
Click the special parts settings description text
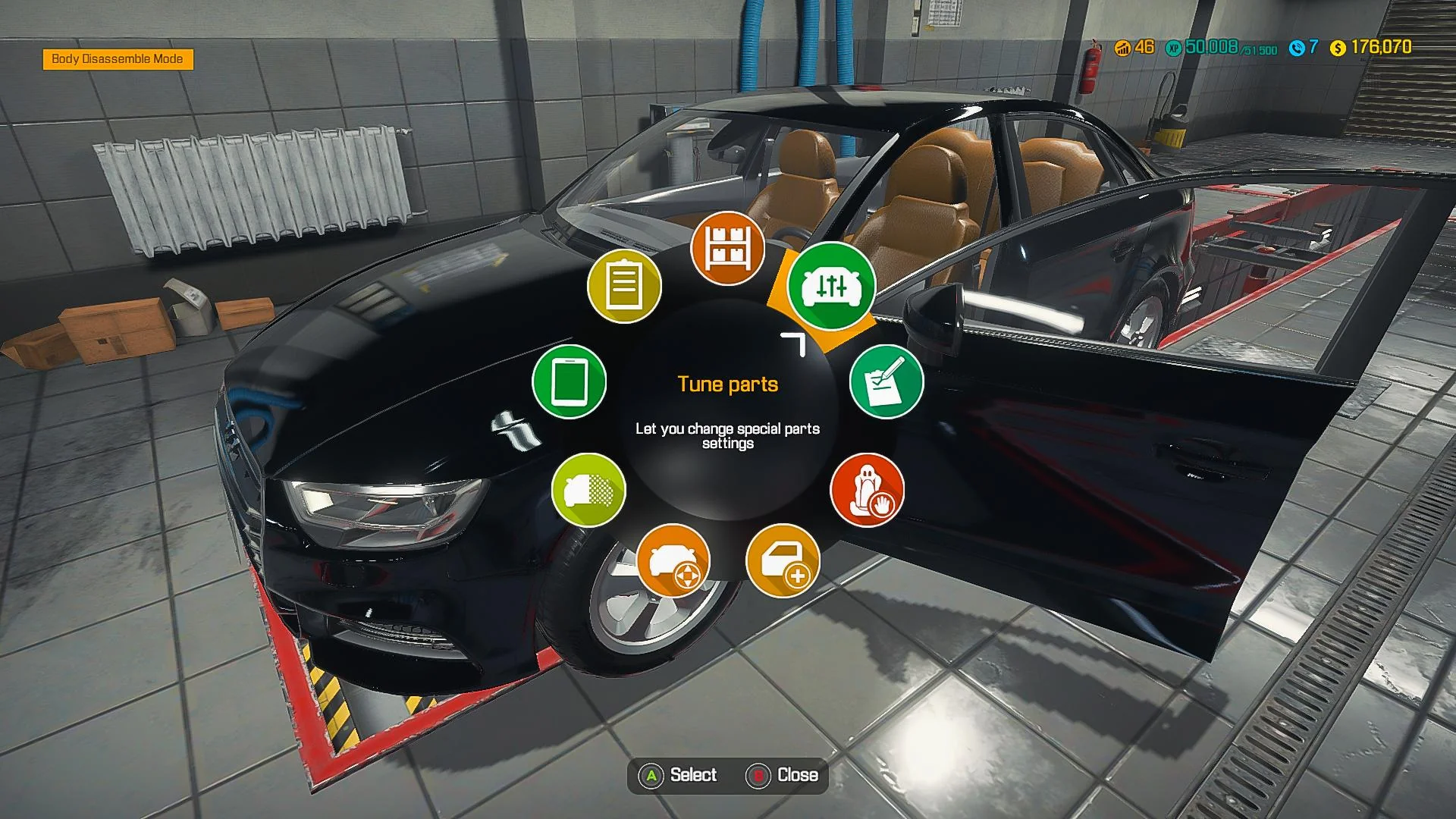point(727,436)
